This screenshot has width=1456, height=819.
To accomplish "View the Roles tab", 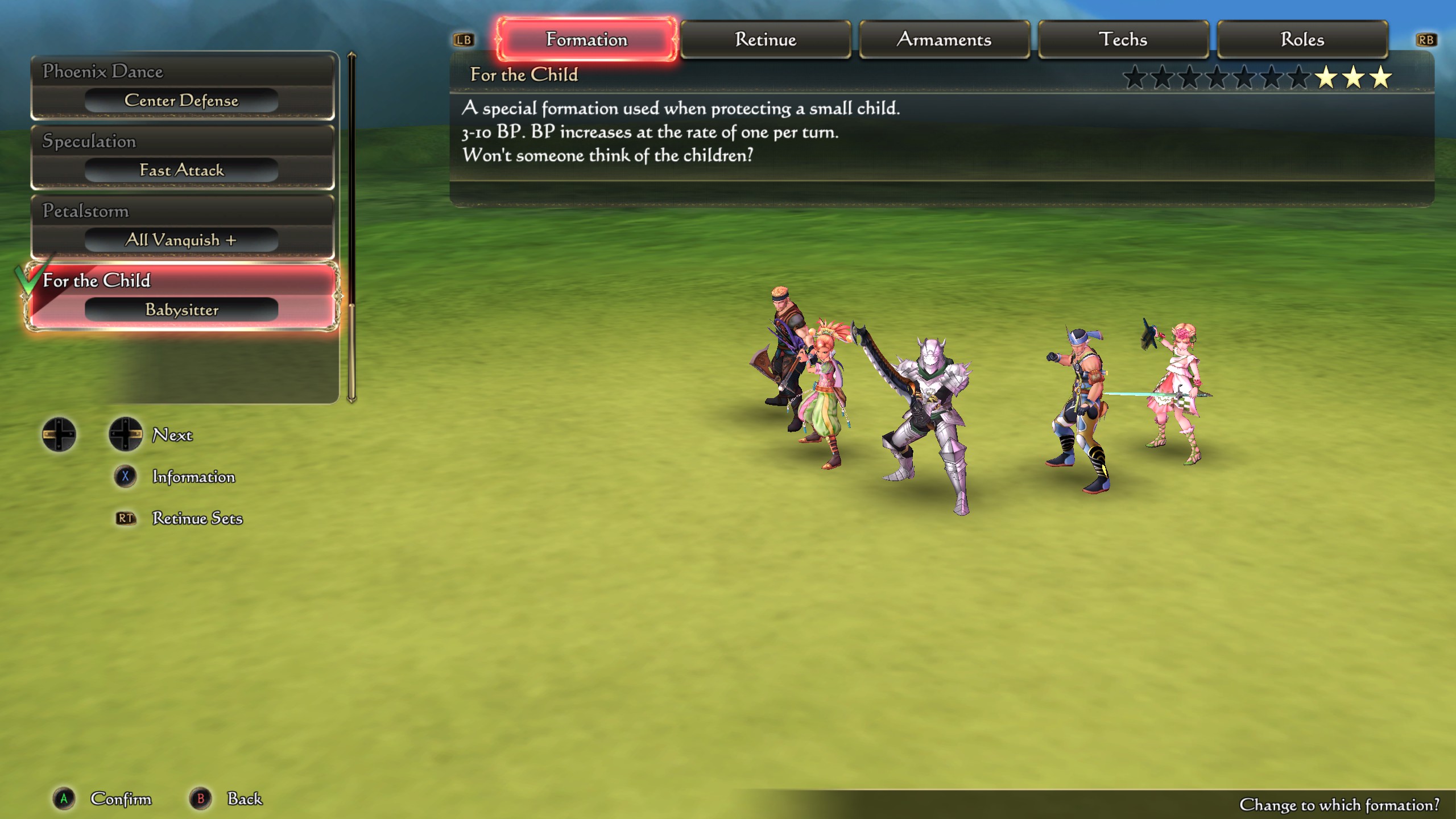I will tap(1302, 39).
